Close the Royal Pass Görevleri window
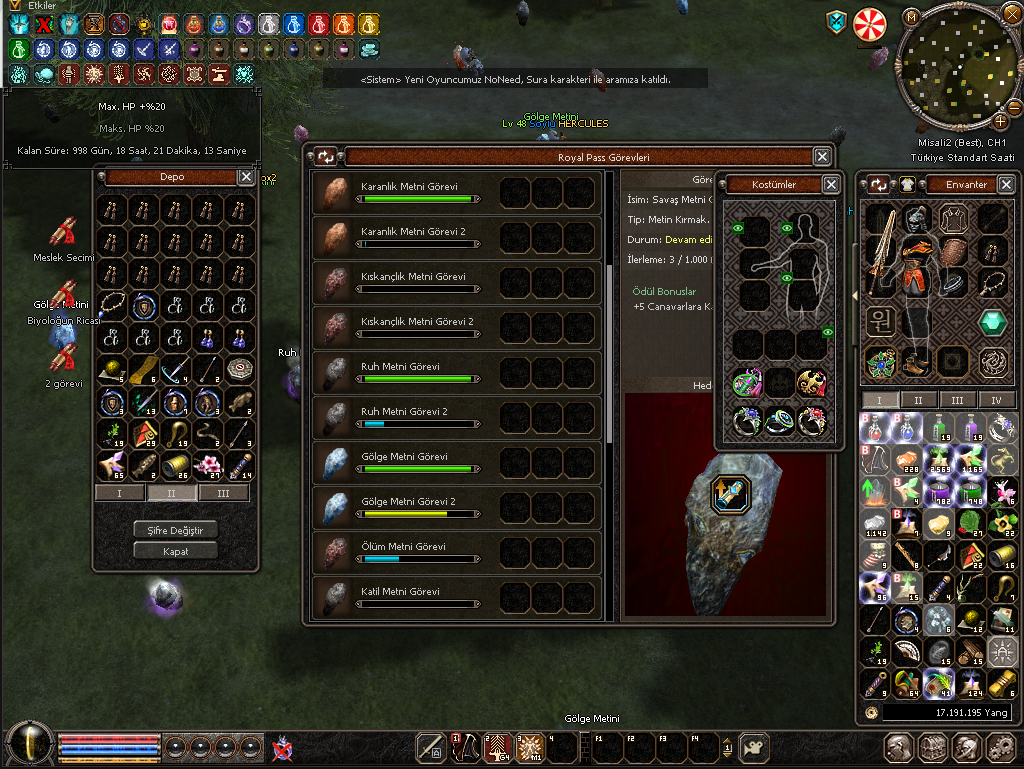Viewport: 1024px width, 769px height. [x=821, y=157]
